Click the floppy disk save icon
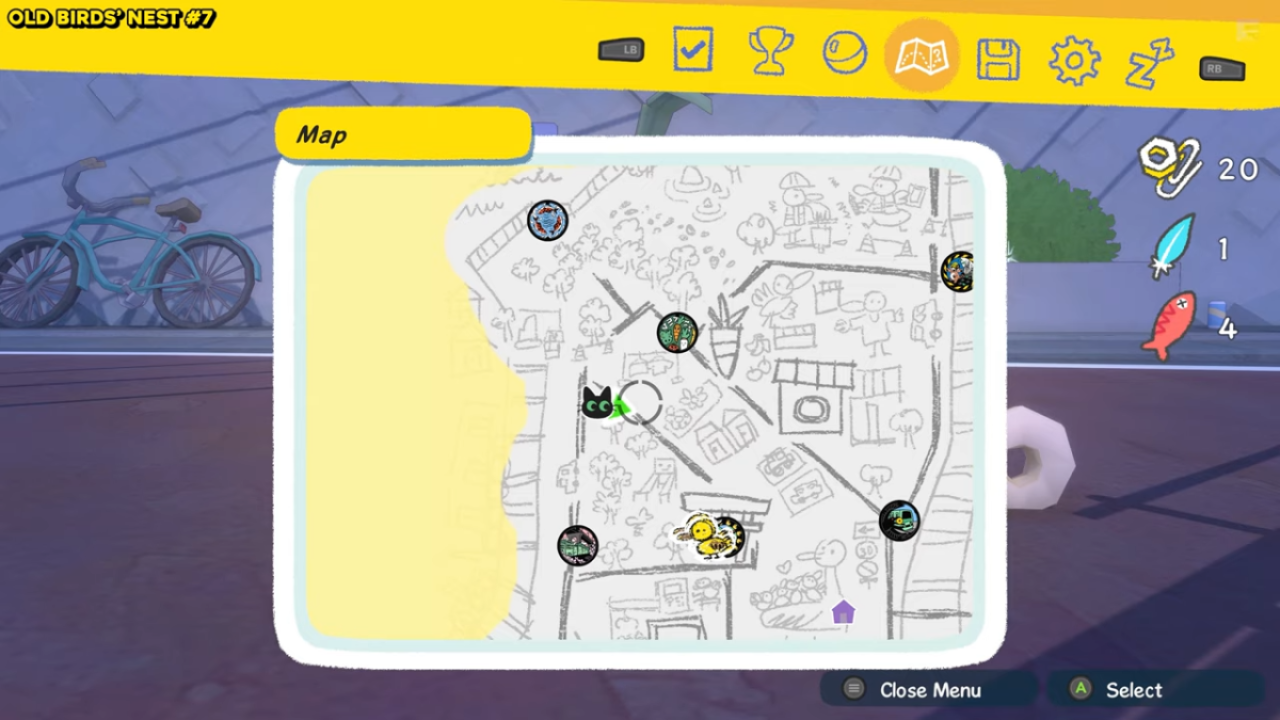 (998, 58)
